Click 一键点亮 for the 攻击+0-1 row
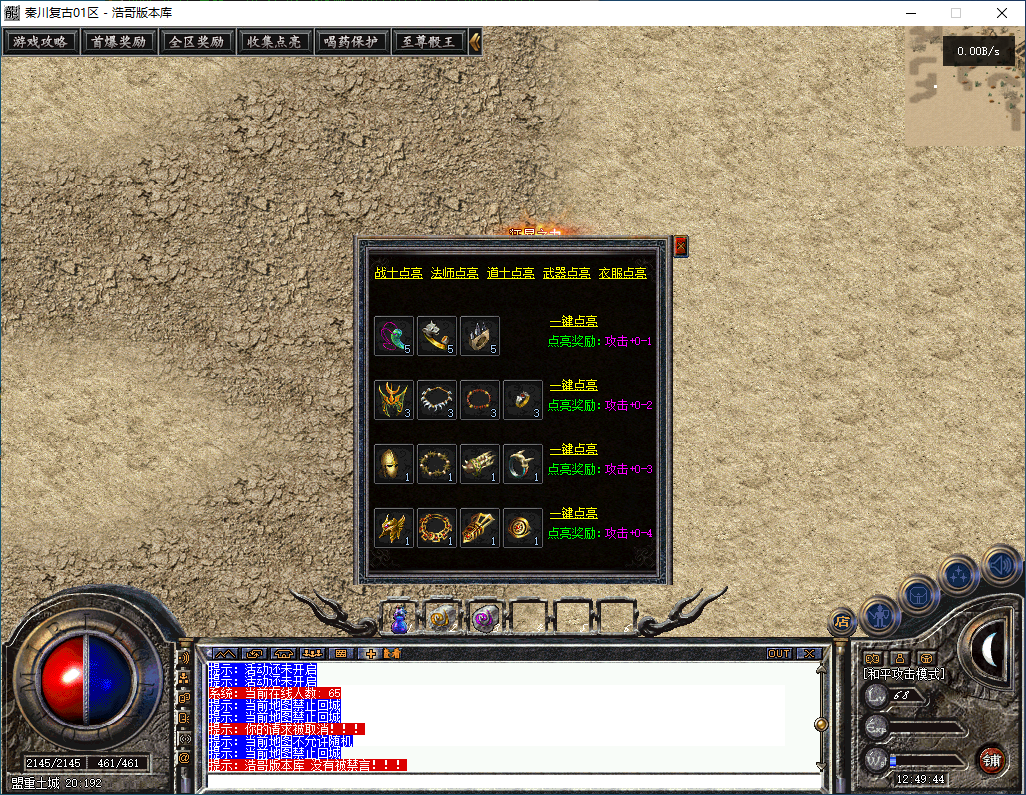 pos(573,322)
